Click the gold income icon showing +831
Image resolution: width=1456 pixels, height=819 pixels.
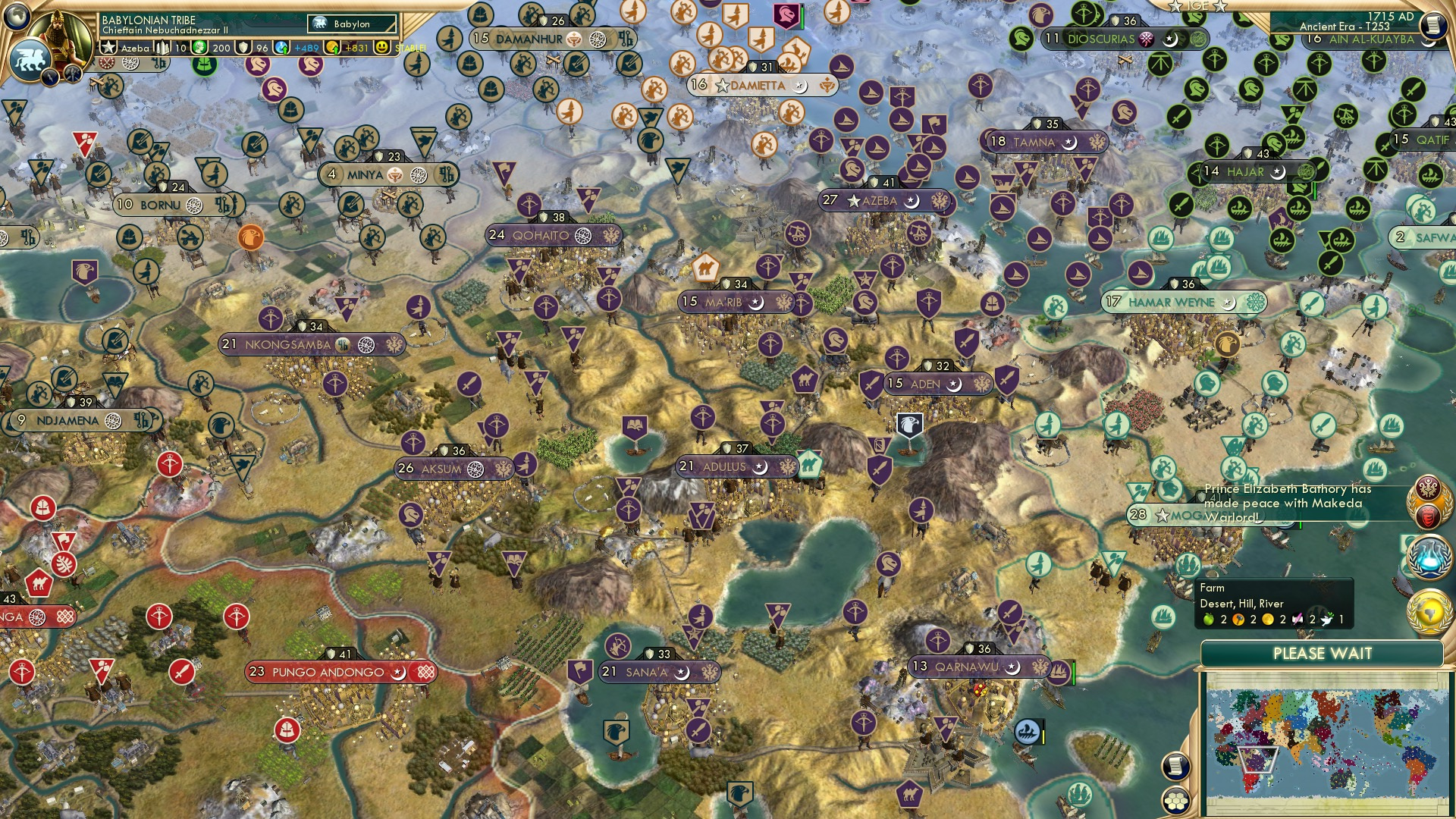coord(334,47)
